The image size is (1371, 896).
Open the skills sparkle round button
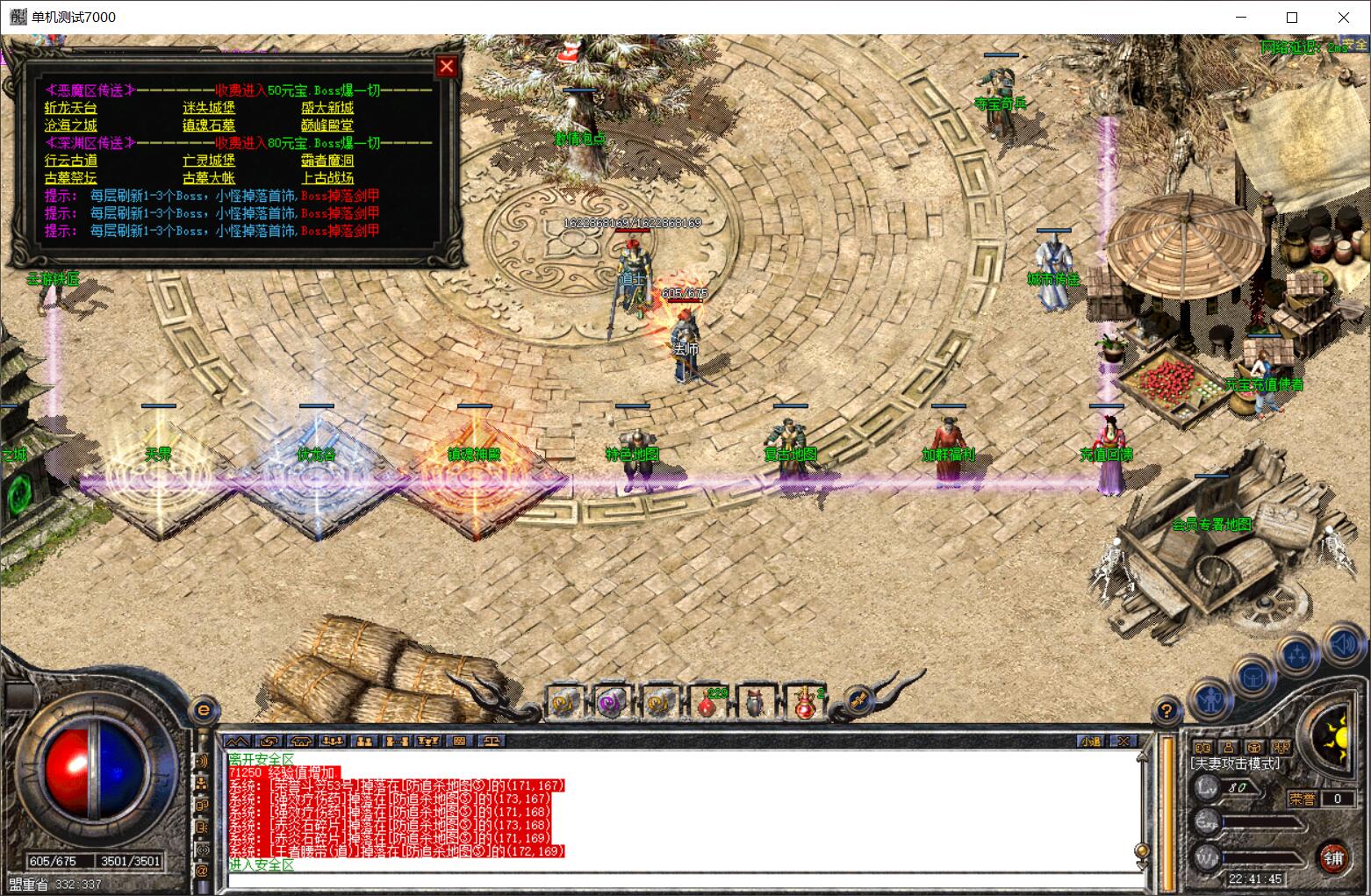pos(1297,654)
